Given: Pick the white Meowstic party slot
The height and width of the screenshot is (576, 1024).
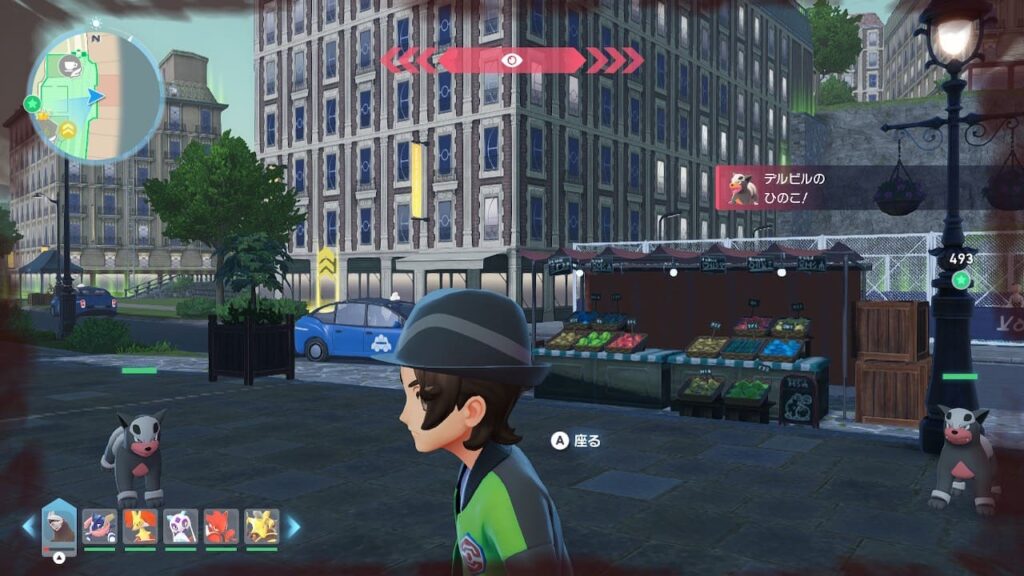Looking at the screenshot, I should pyautogui.click(x=180, y=526).
